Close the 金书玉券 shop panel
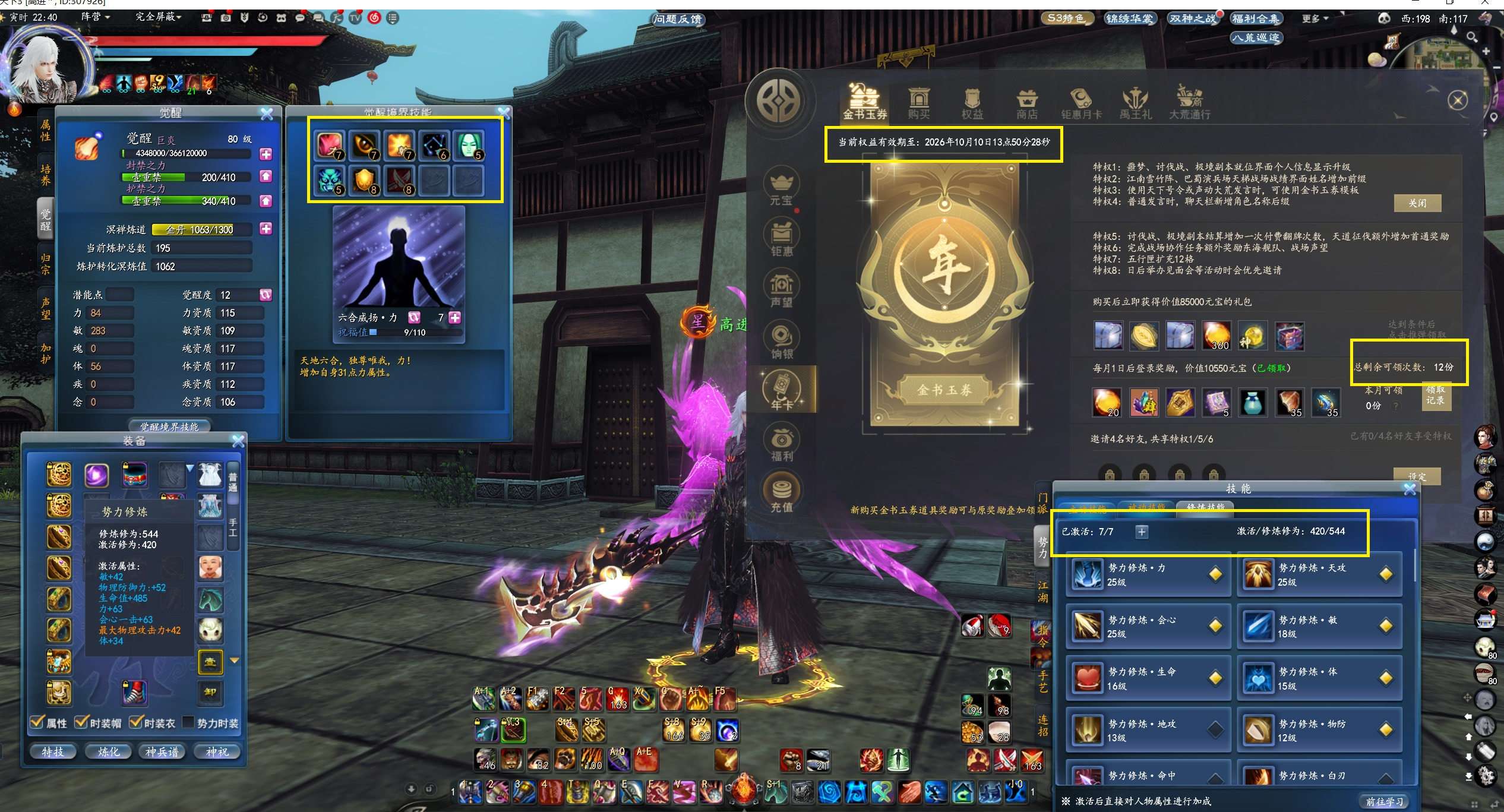 pyautogui.click(x=1457, y=100)
